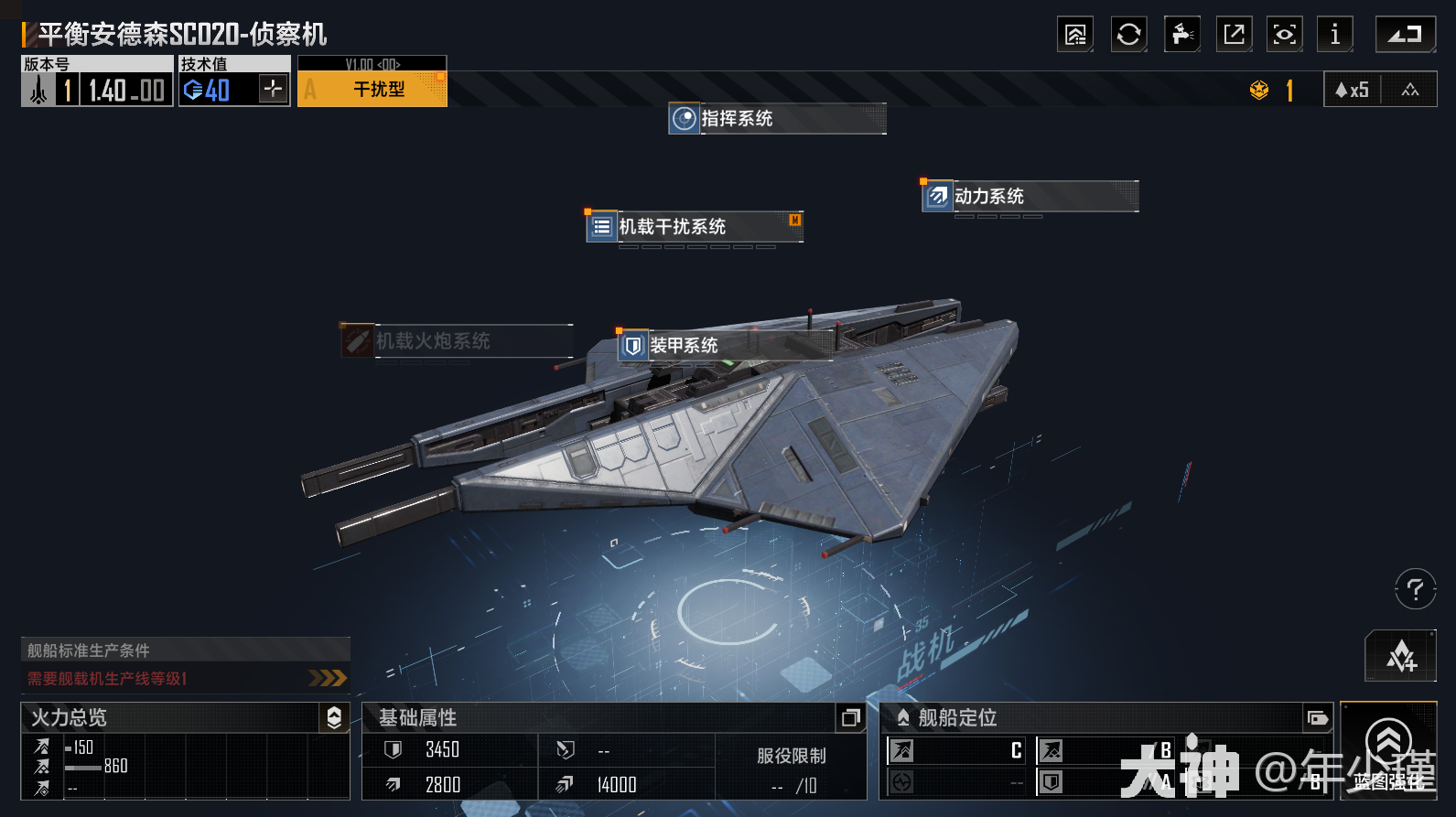Select the greyed 机载火炮系统 cannon system
The width and height of the screenshot is (1456, 817).
(x=456, y=341)
